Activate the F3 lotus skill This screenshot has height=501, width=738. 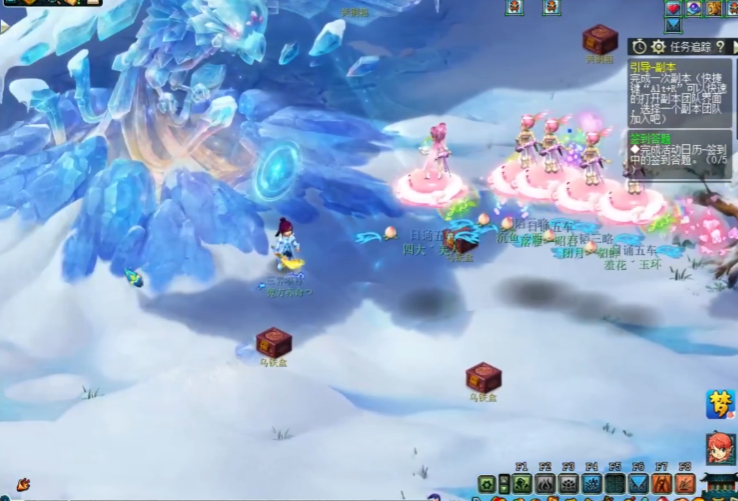[x=569, y=484]
